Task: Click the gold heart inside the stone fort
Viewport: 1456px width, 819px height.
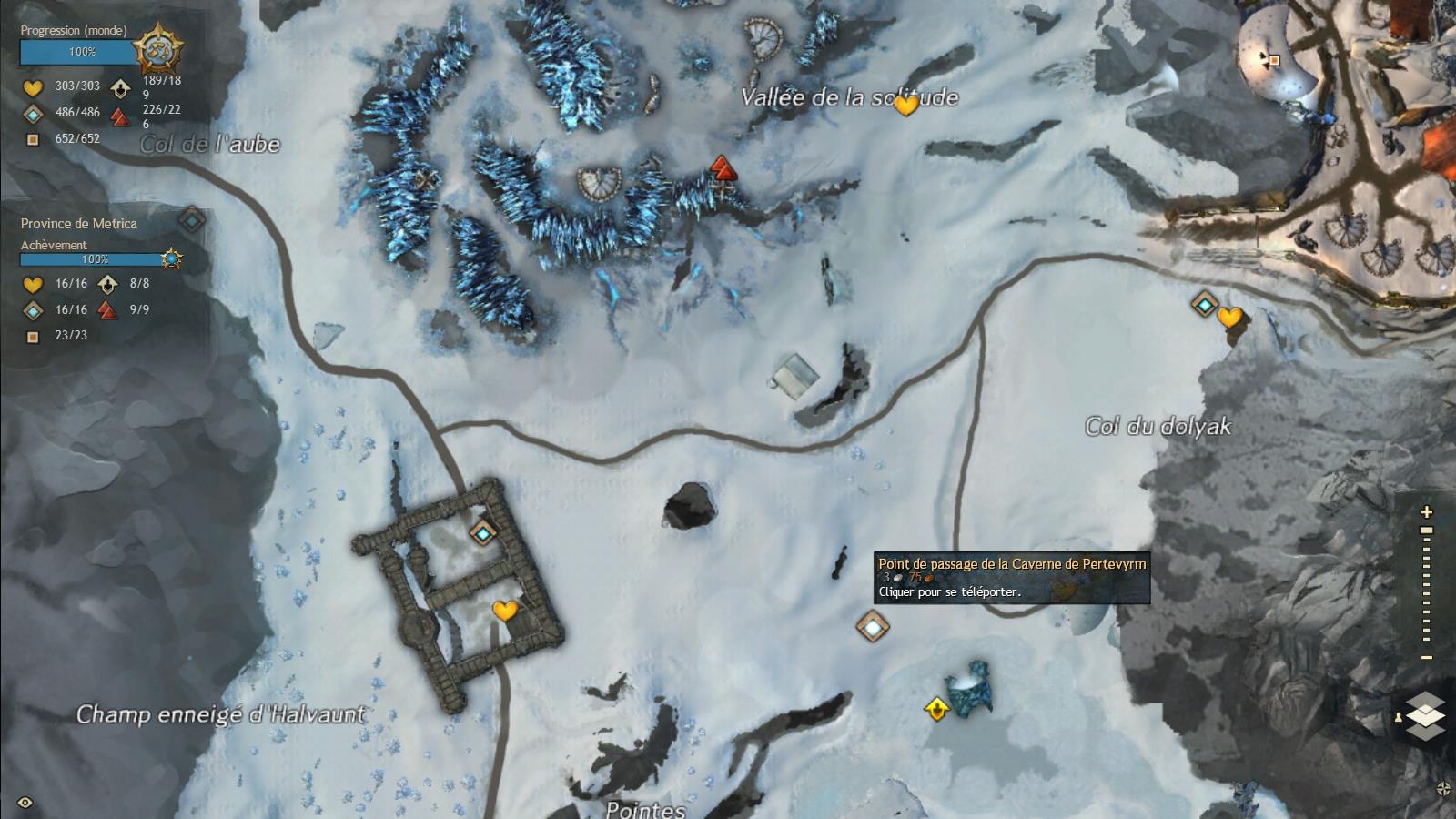Action: [504, 611]
